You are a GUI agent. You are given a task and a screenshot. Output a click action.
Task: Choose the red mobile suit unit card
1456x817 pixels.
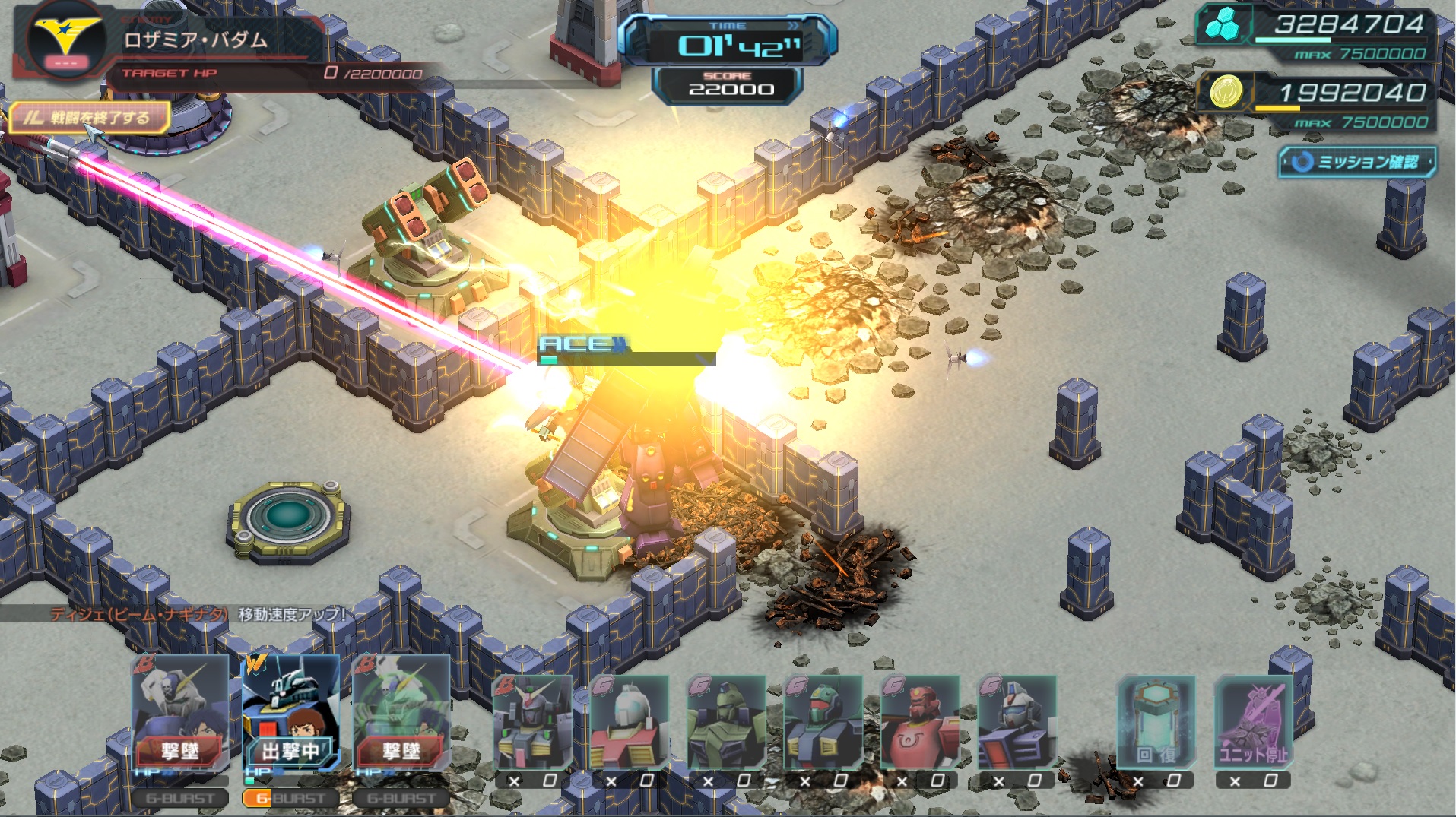pyautogui.click(x=919, y=722)
